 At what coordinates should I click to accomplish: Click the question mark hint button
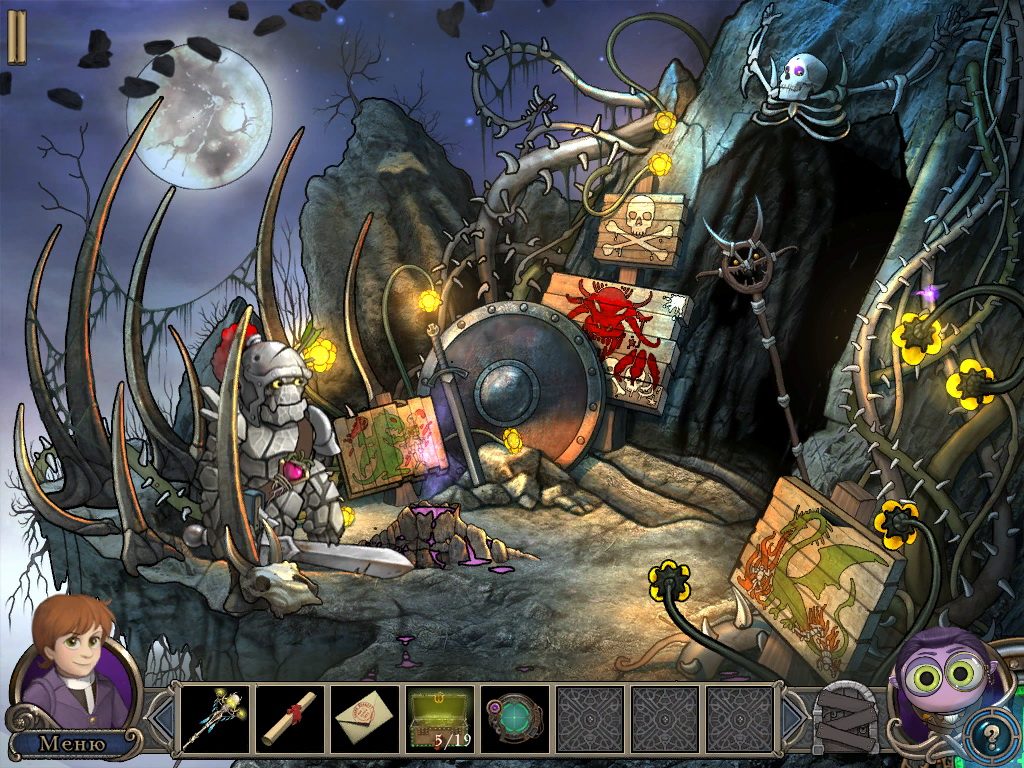pyautogui.click(x=992, y=737)
